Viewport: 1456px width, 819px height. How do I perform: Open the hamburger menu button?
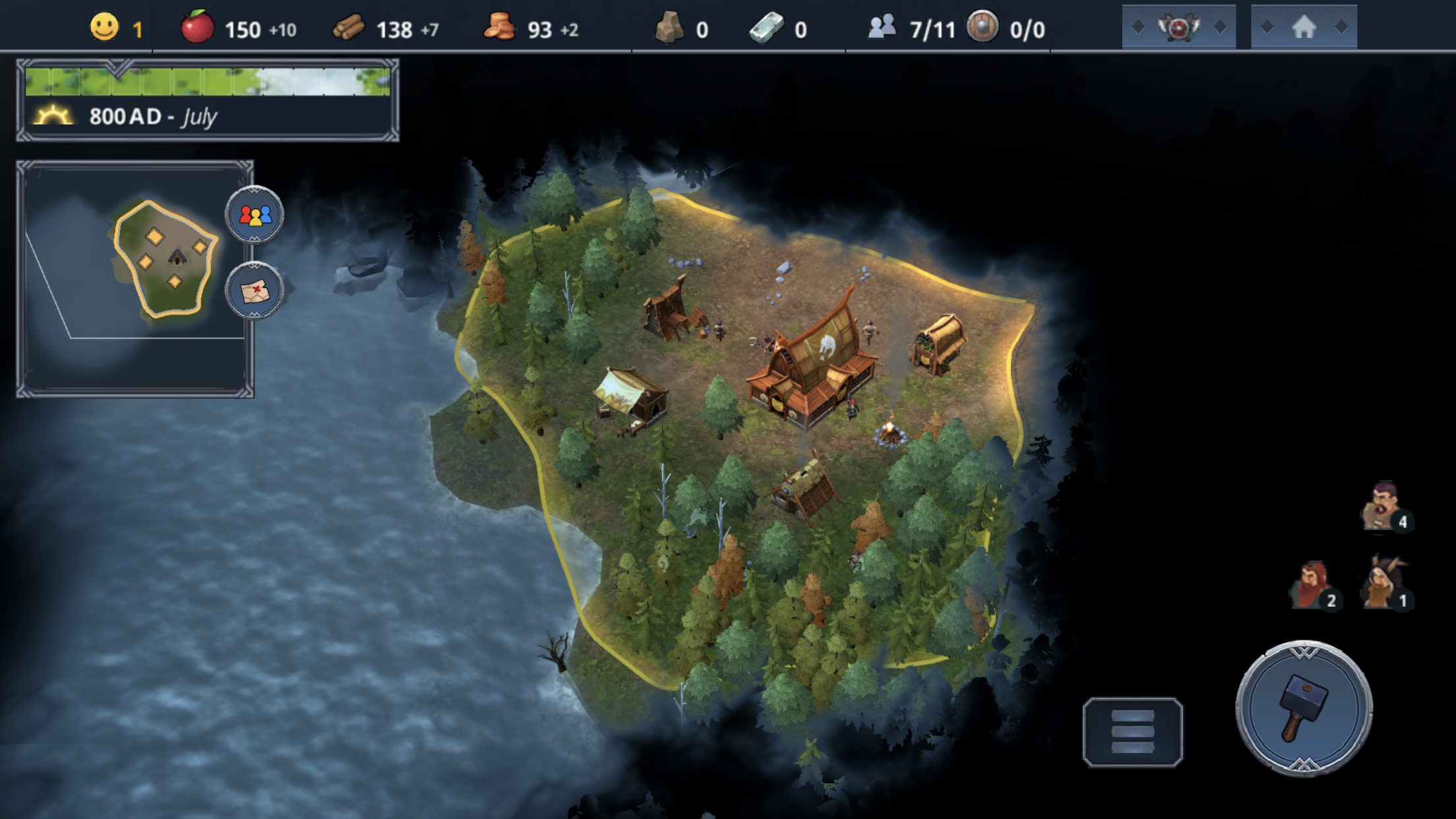point(1132,731)
